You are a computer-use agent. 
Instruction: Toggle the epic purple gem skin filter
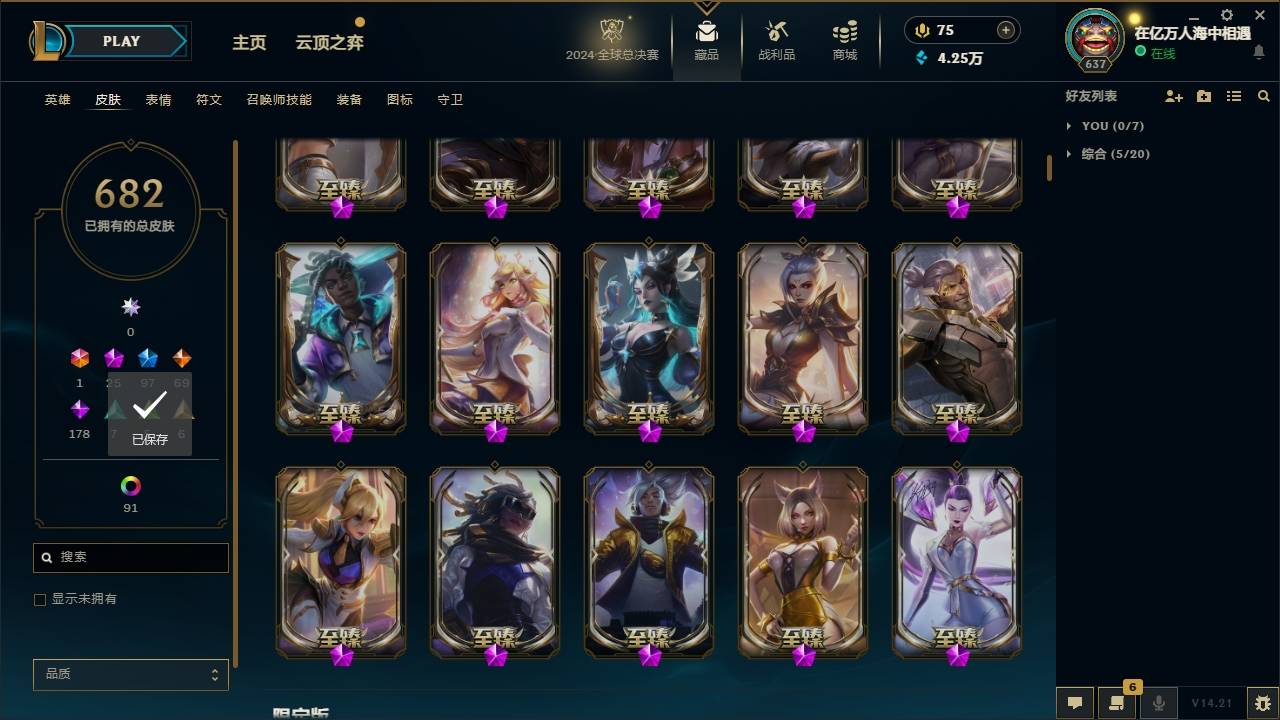79,407
